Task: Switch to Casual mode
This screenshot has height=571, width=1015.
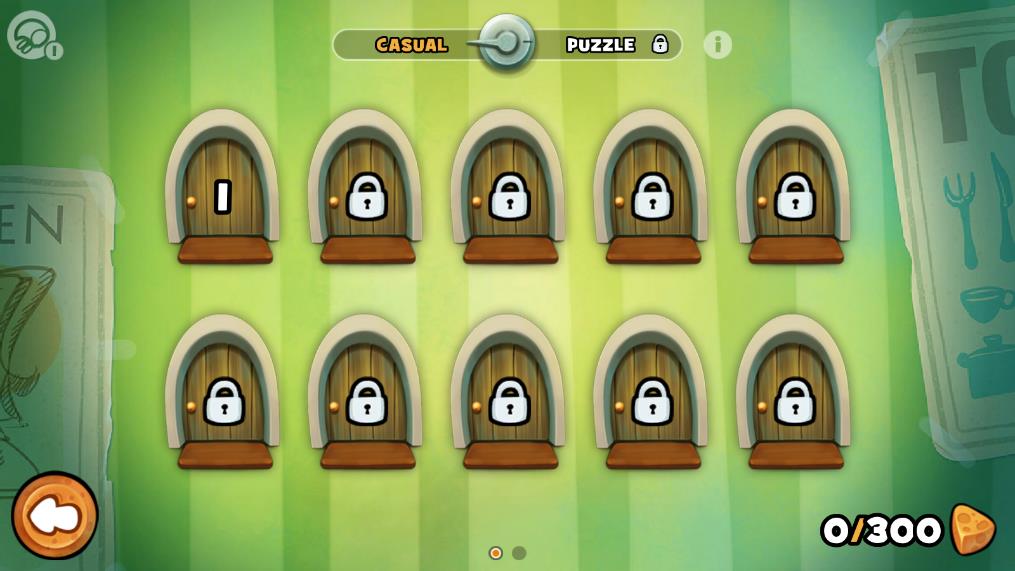Action: click(411, 45)
